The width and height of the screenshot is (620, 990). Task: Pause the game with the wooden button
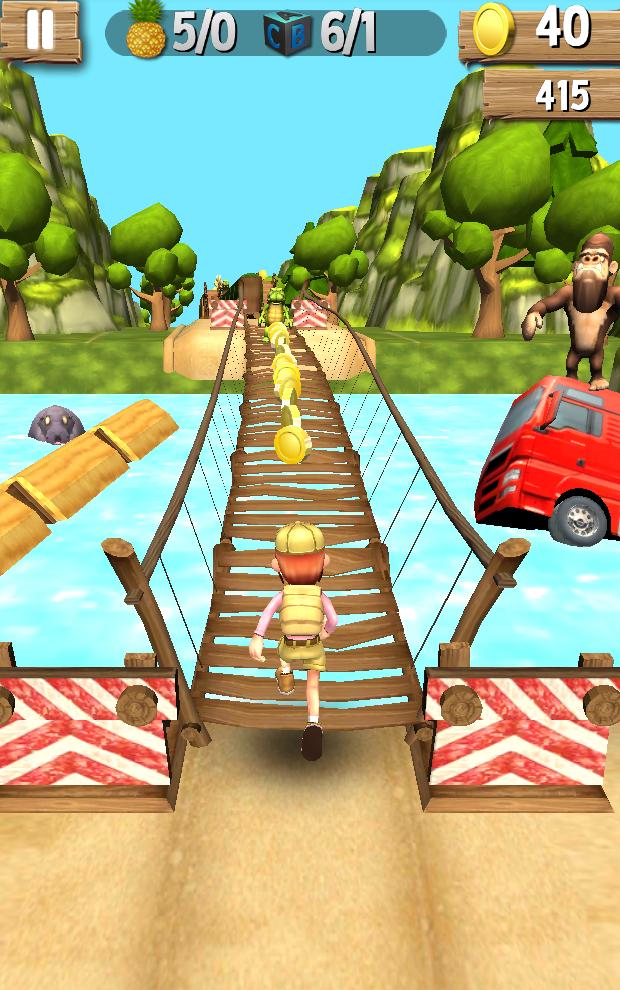click(x=39, y=30)
